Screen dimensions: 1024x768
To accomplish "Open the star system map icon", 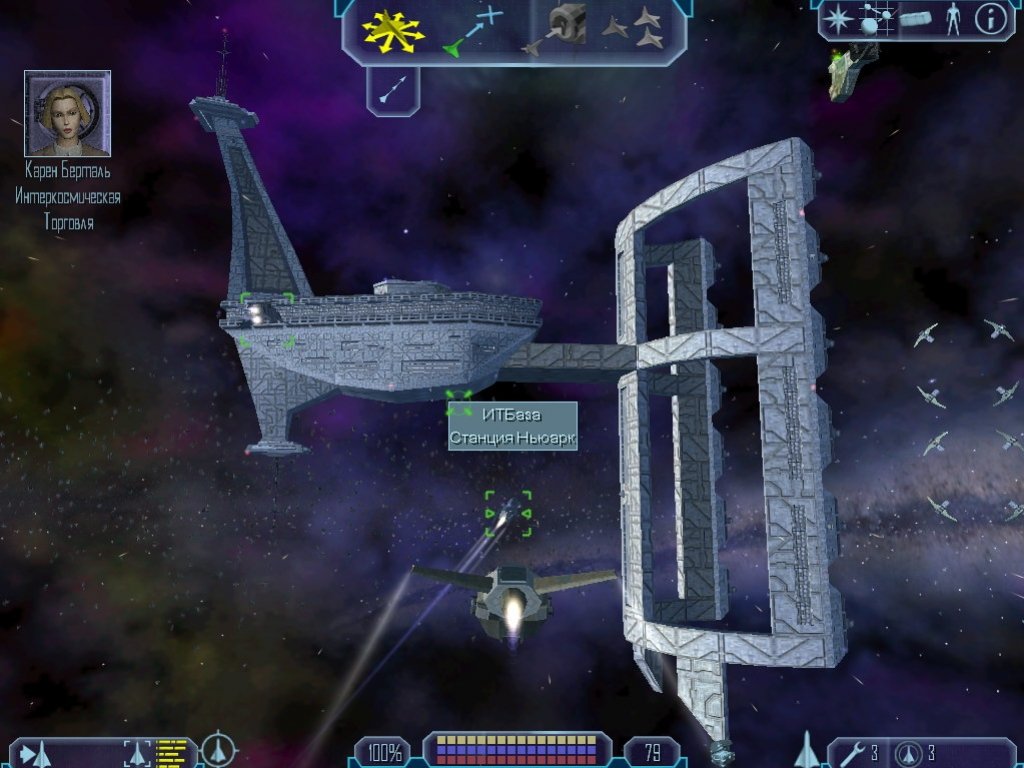I will point(874,20).
